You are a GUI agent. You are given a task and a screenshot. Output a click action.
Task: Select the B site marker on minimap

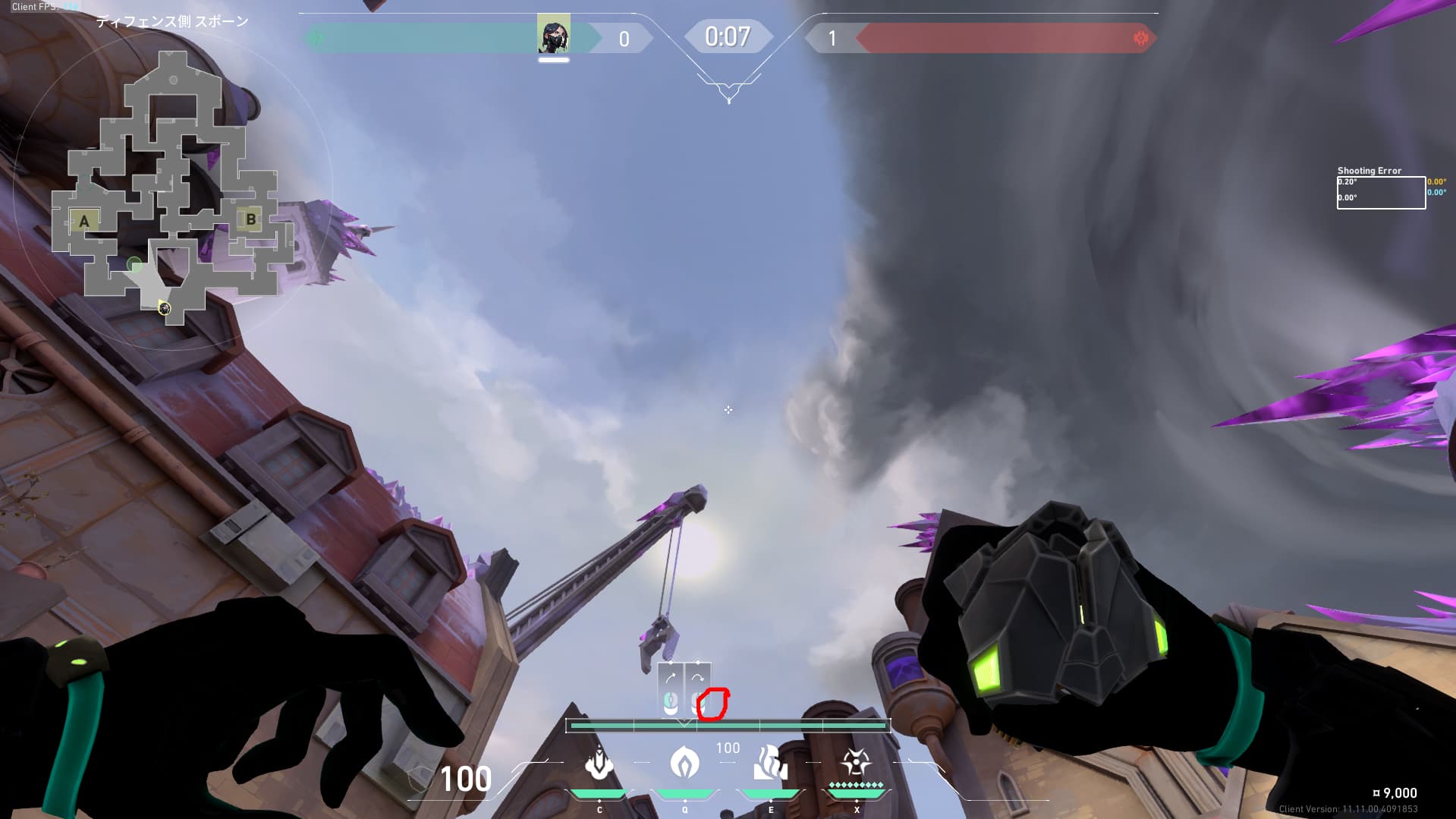pos(251,220)
